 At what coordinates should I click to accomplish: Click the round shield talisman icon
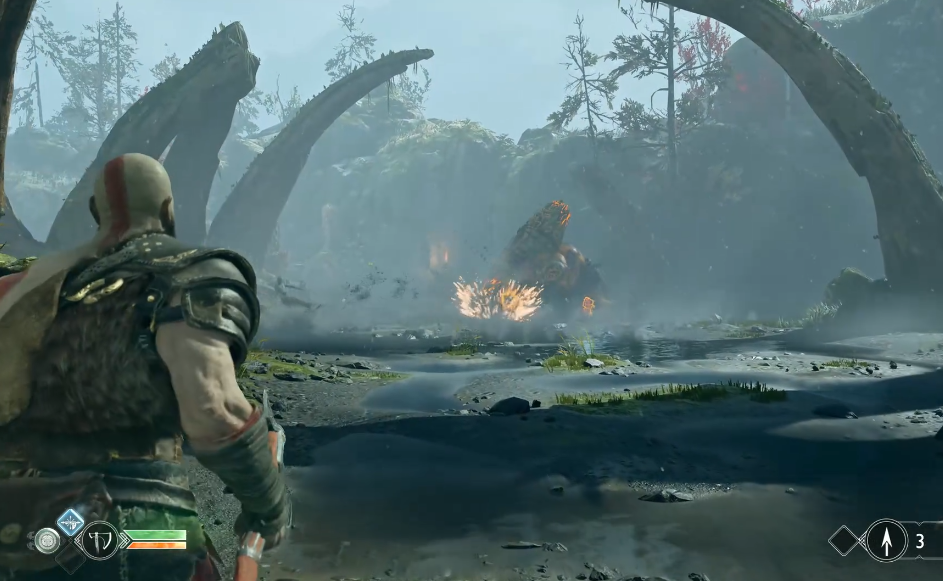47,541
